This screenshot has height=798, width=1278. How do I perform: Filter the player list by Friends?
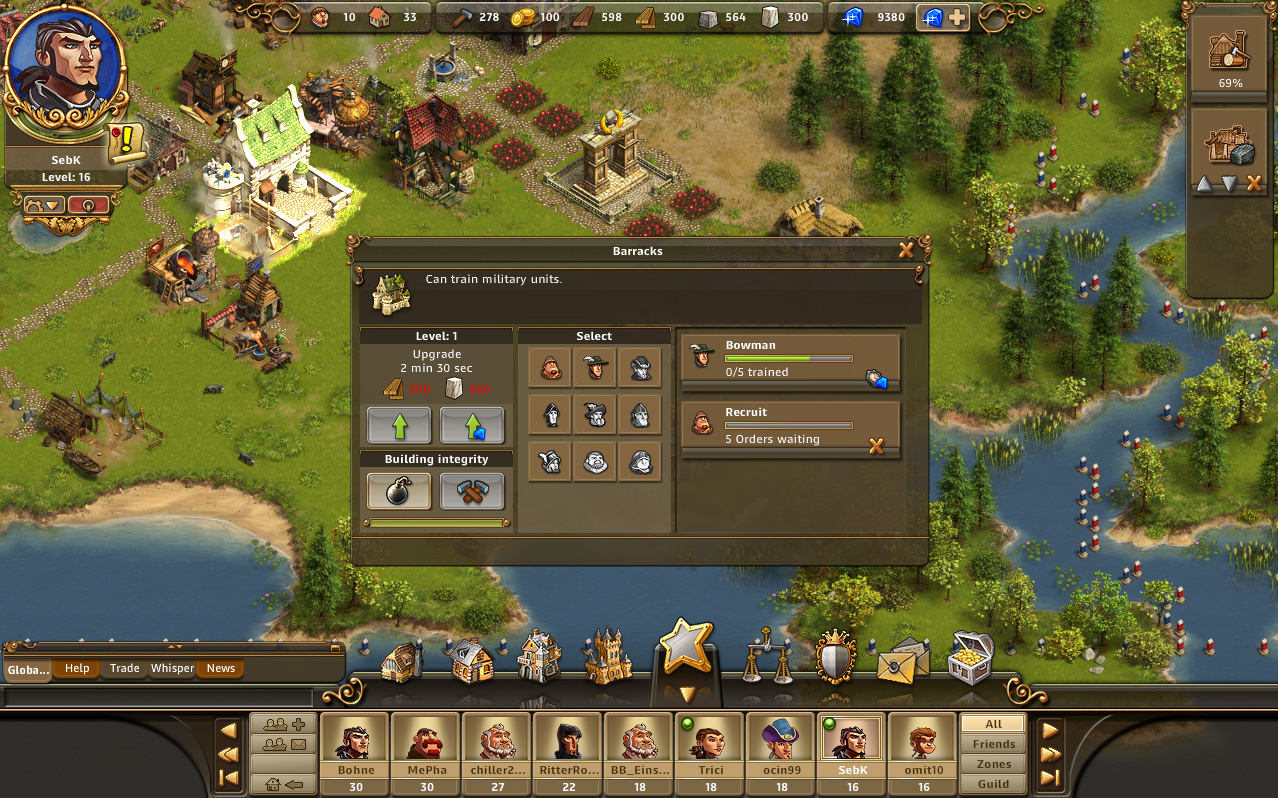tap(993, 744)
